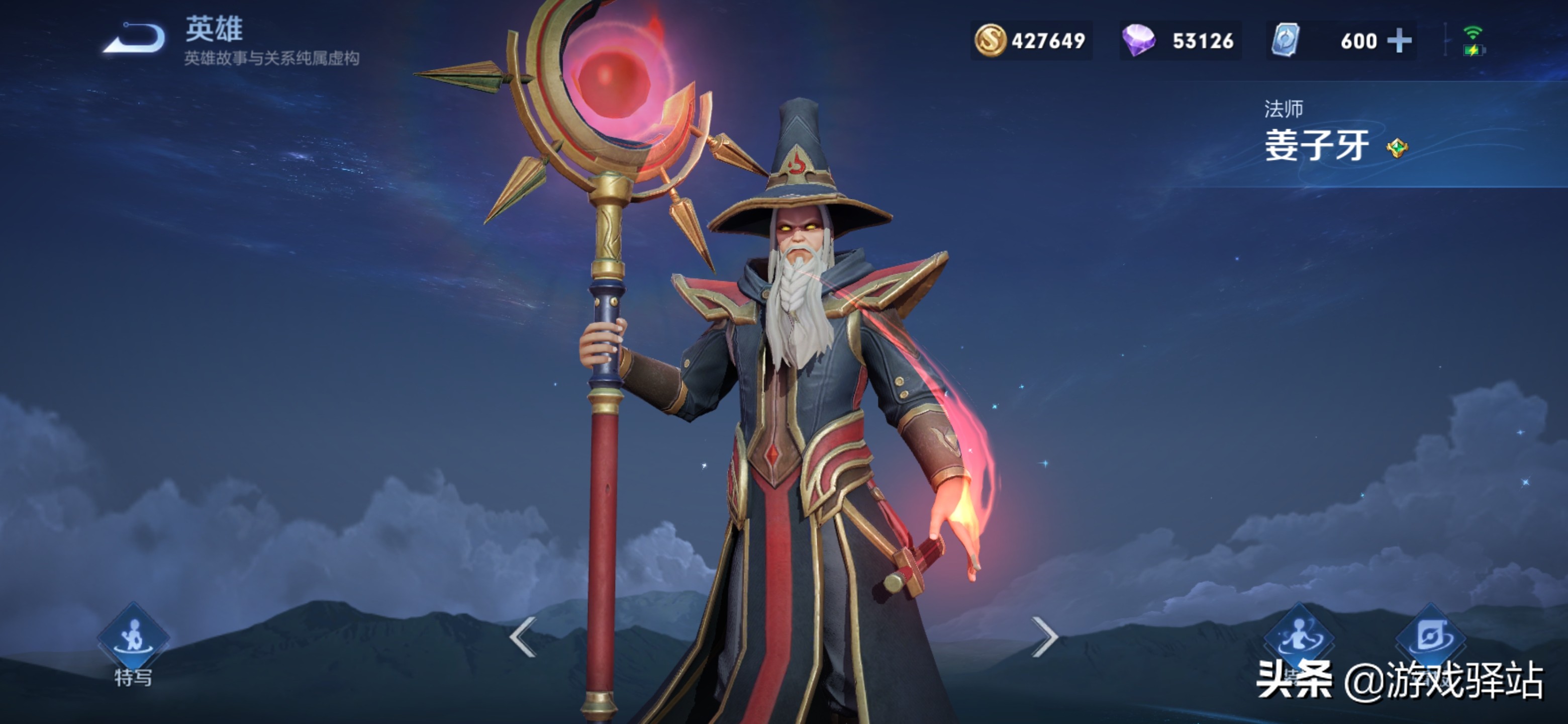
Task: Show the previous hero with left arrow
Action: 523,637
